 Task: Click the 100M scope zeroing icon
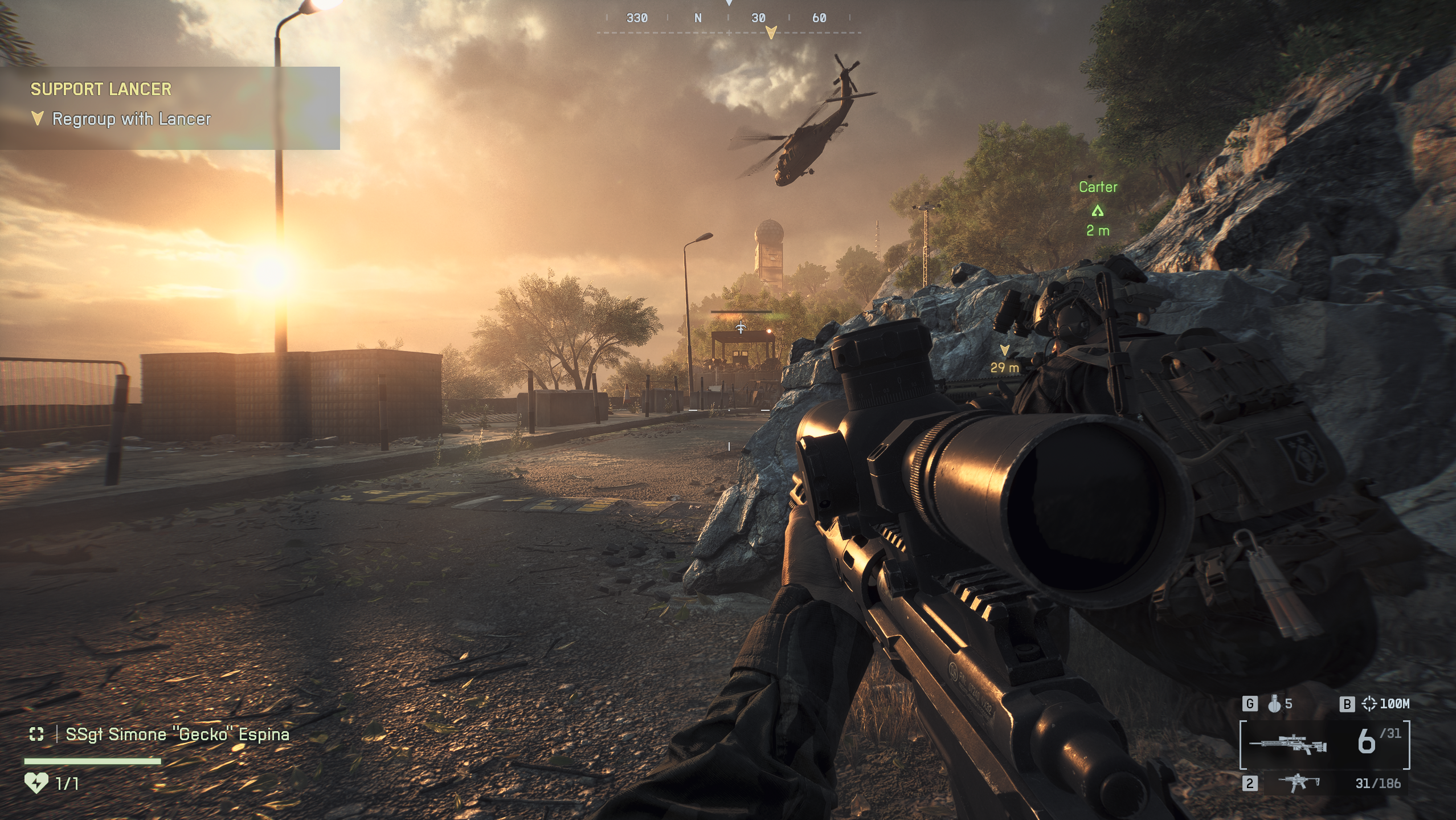click(x=1369, y=704)
